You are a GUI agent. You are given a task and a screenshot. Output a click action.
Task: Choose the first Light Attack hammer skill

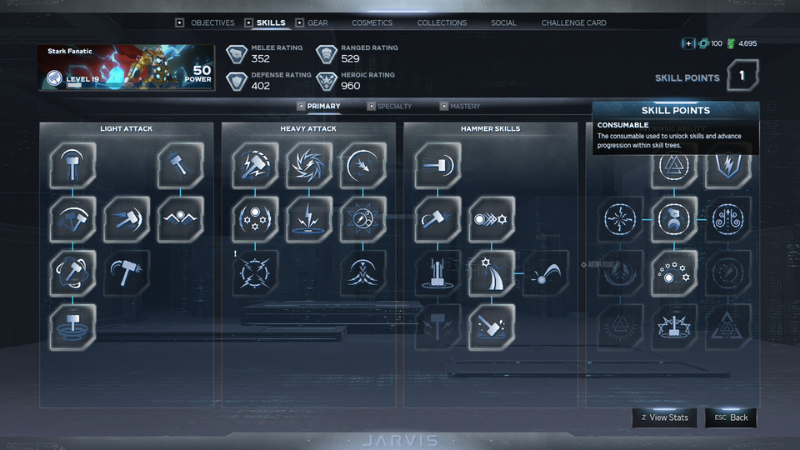tap(73, 165)
